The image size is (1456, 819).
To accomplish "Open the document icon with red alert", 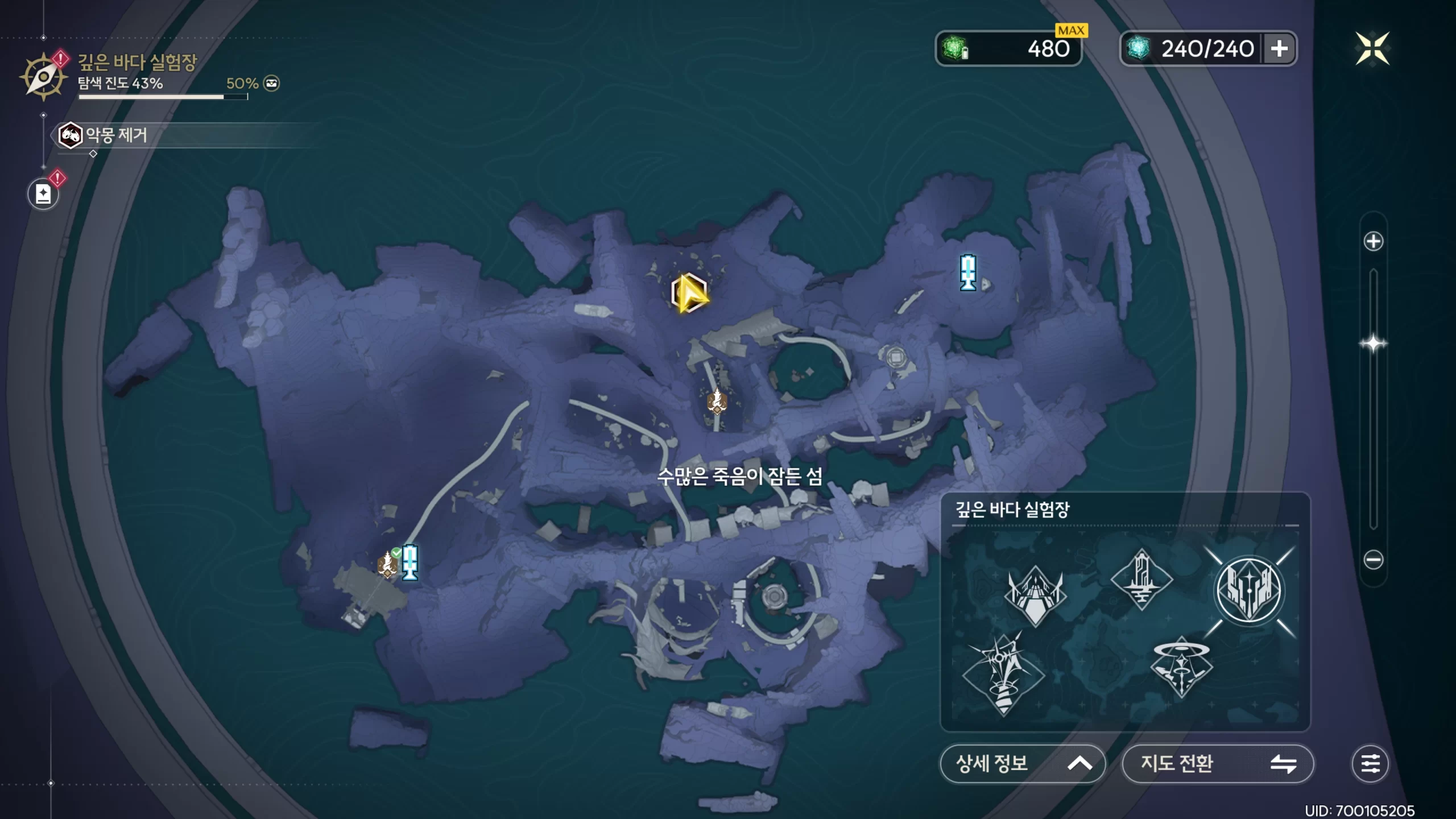I will point(43,194).
